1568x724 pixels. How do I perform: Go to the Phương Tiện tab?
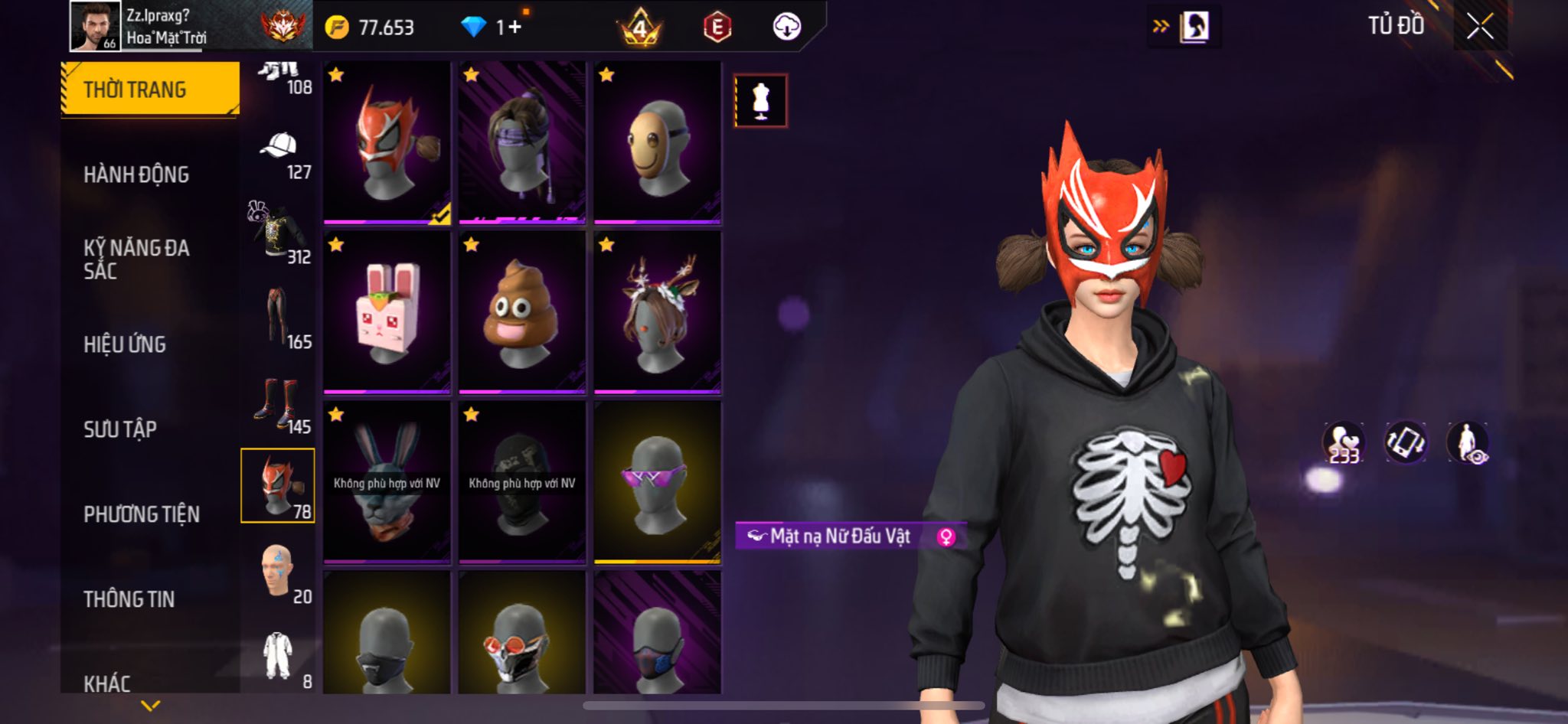click(142, 514)
